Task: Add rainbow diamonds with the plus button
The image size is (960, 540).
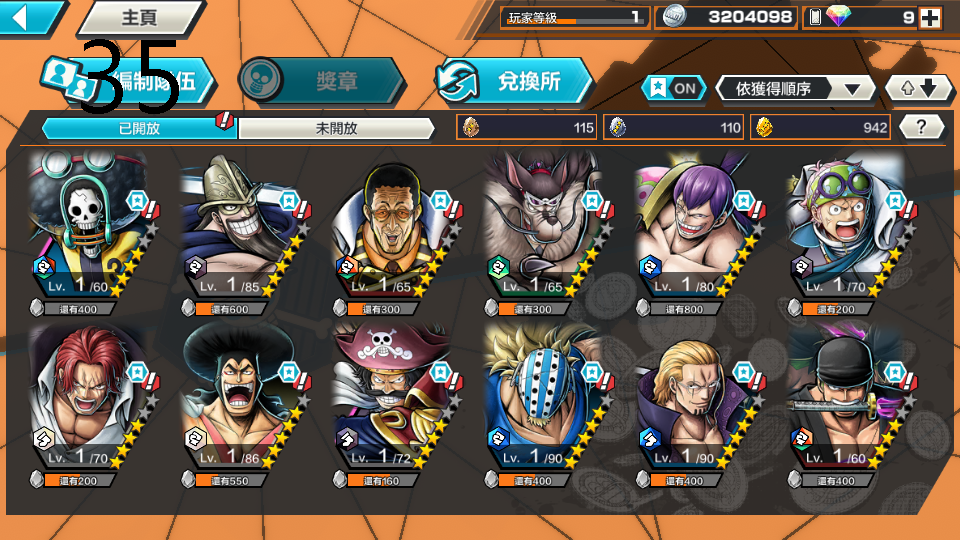Action: pyautogui.click(x=930, y=17)
